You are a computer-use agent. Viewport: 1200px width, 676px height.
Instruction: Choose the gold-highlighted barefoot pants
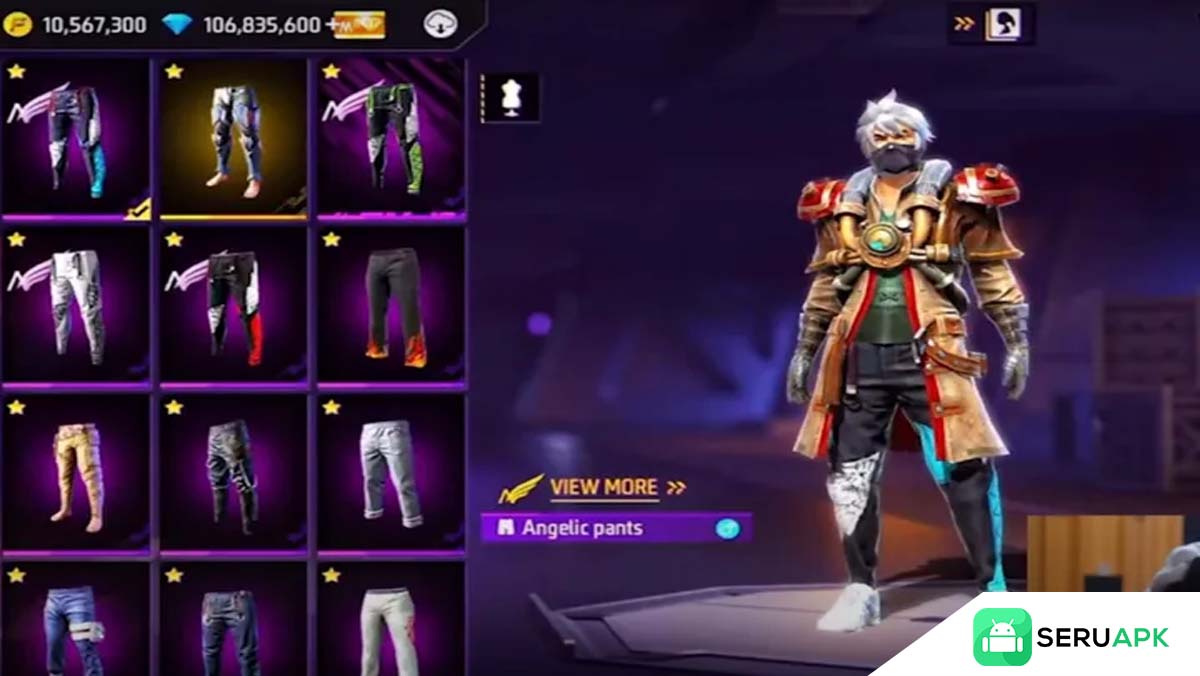tap(234, 138)
